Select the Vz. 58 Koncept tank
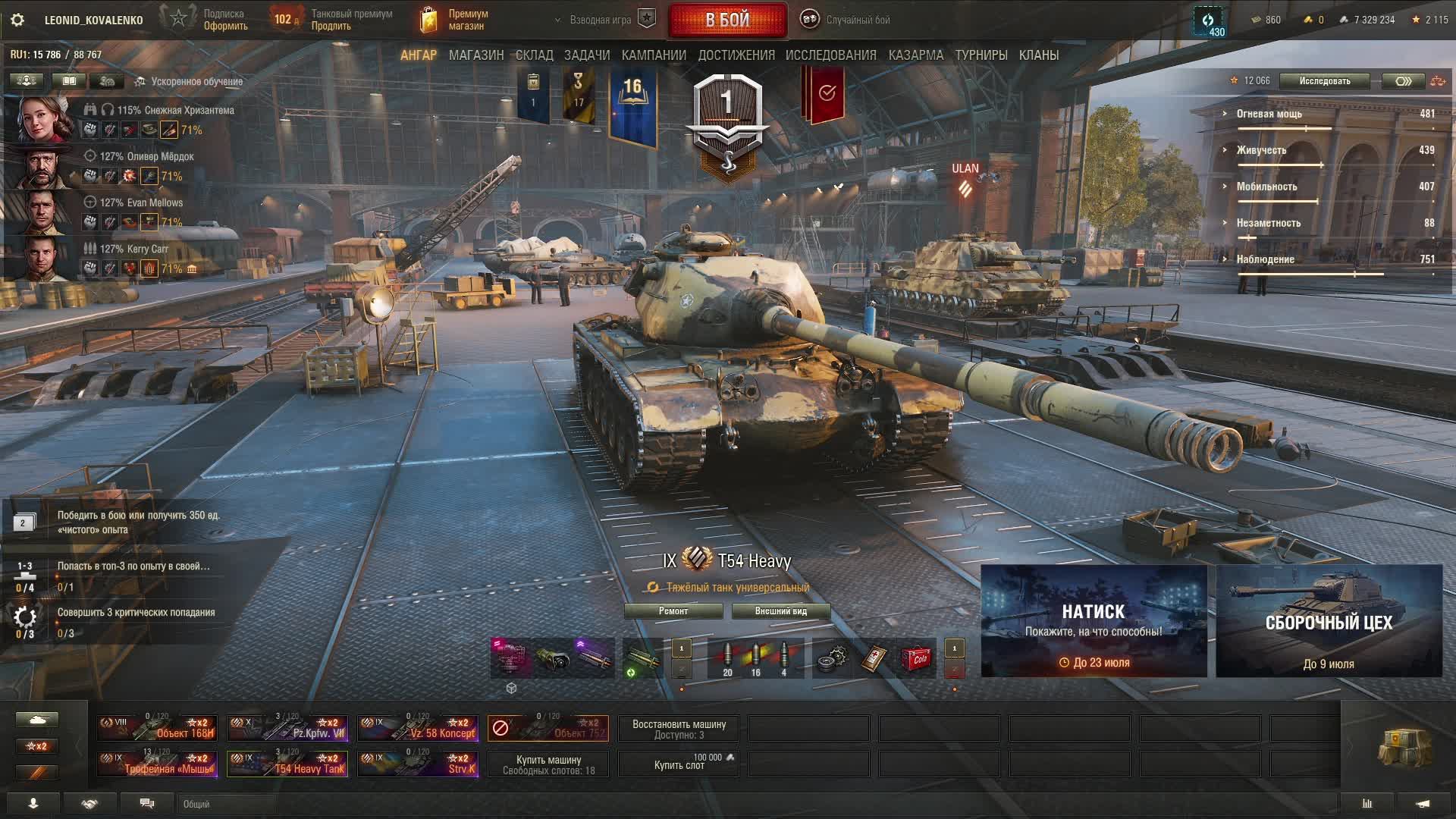The height and width of the screenshot is (819, 1456). (418, 728)
